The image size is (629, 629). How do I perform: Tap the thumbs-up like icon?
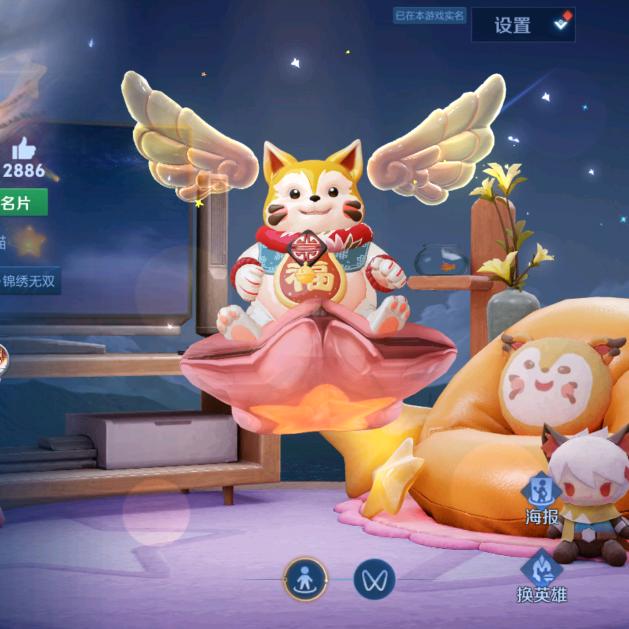click(x=24, y=148)
